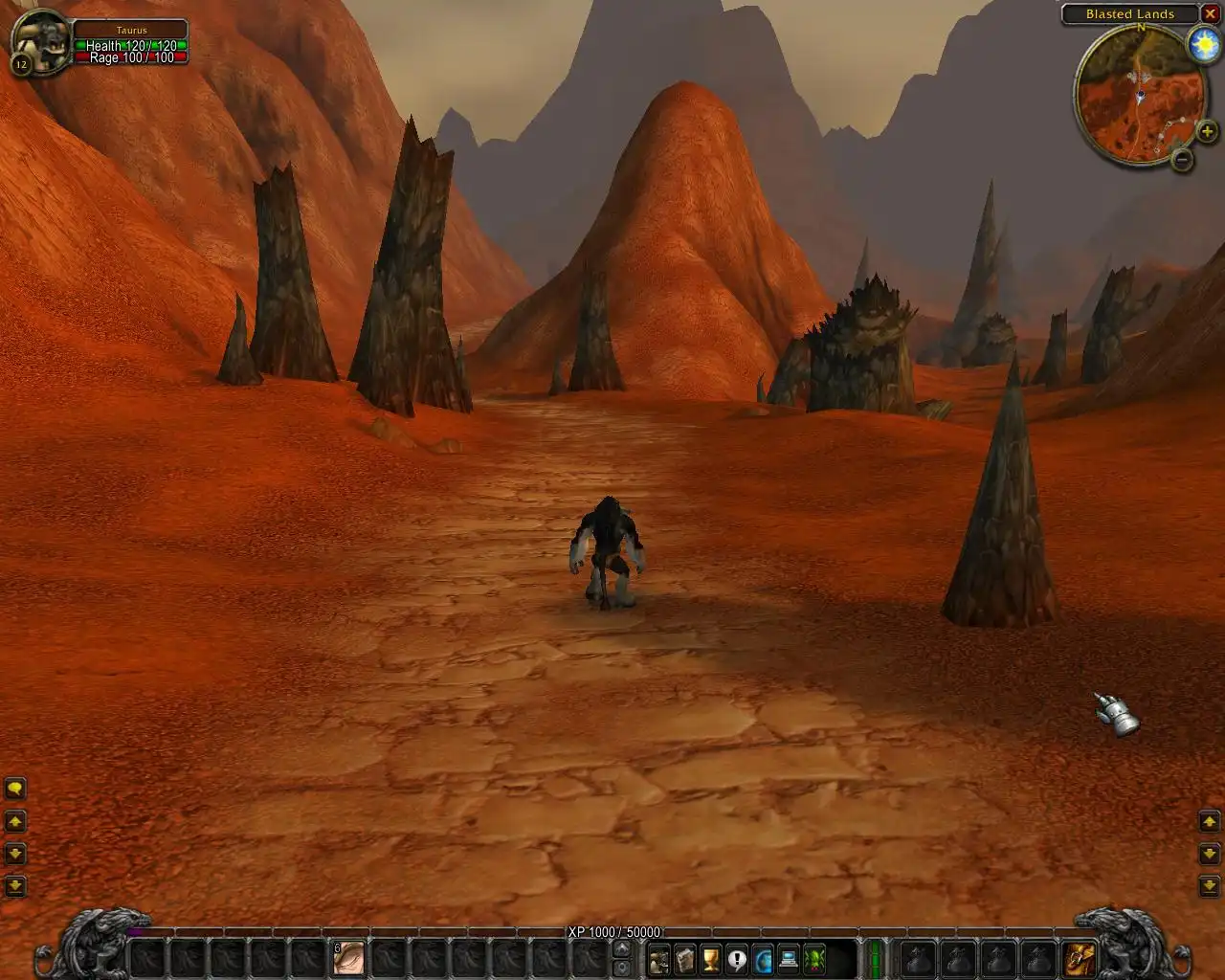This screenshot has width=1225, height=980.
Task: Open the character info micro button
Action: 658,958
